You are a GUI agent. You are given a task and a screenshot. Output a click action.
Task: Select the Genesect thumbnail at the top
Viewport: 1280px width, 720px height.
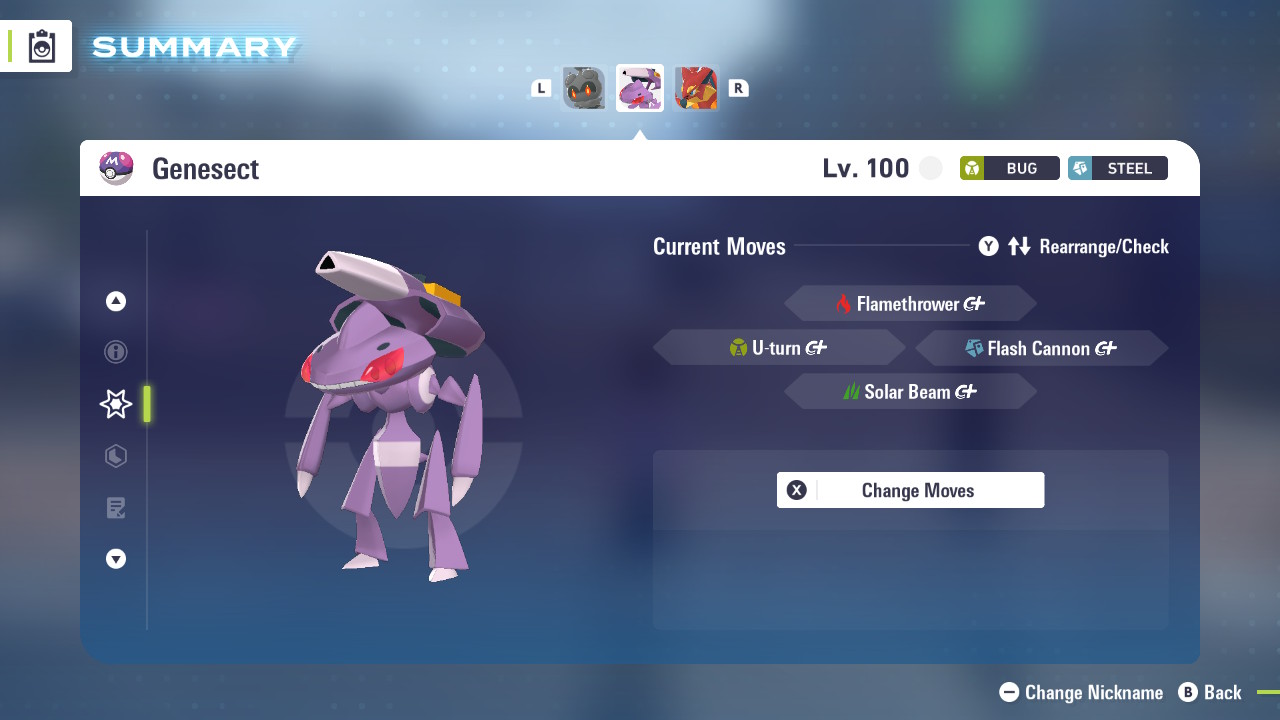click(x=640, y=87)
